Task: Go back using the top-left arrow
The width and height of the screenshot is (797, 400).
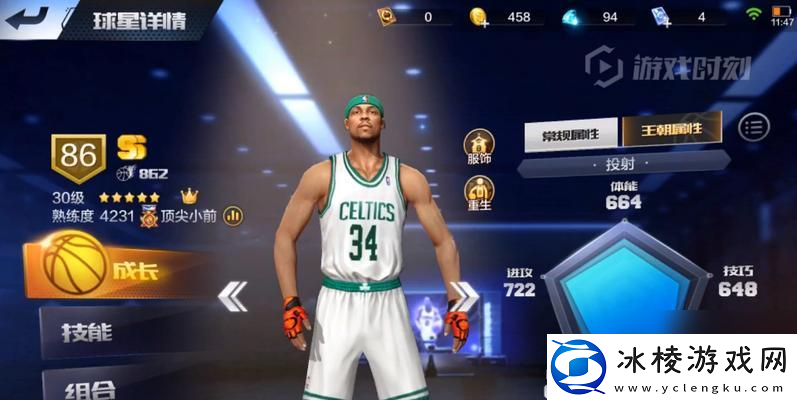Action: (27, 16)
